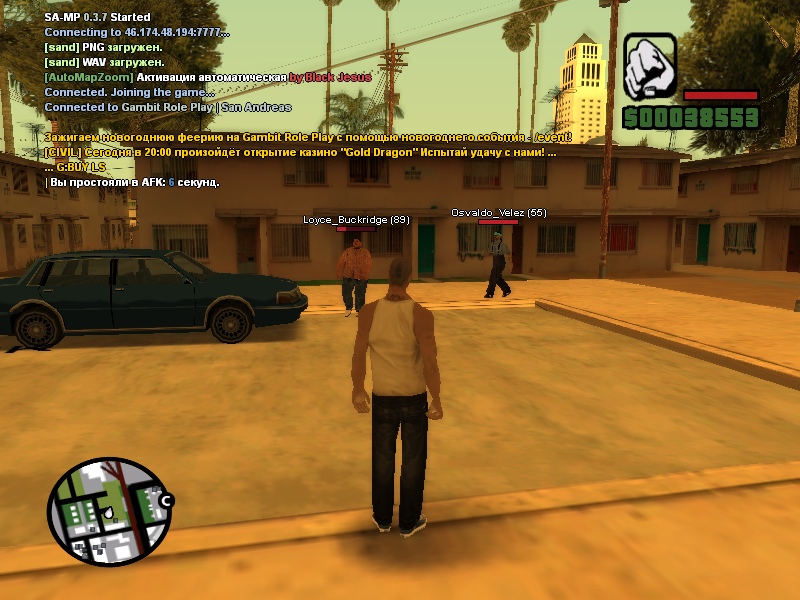
Task: Click the fist weapon icon
Action: point(651,67)
